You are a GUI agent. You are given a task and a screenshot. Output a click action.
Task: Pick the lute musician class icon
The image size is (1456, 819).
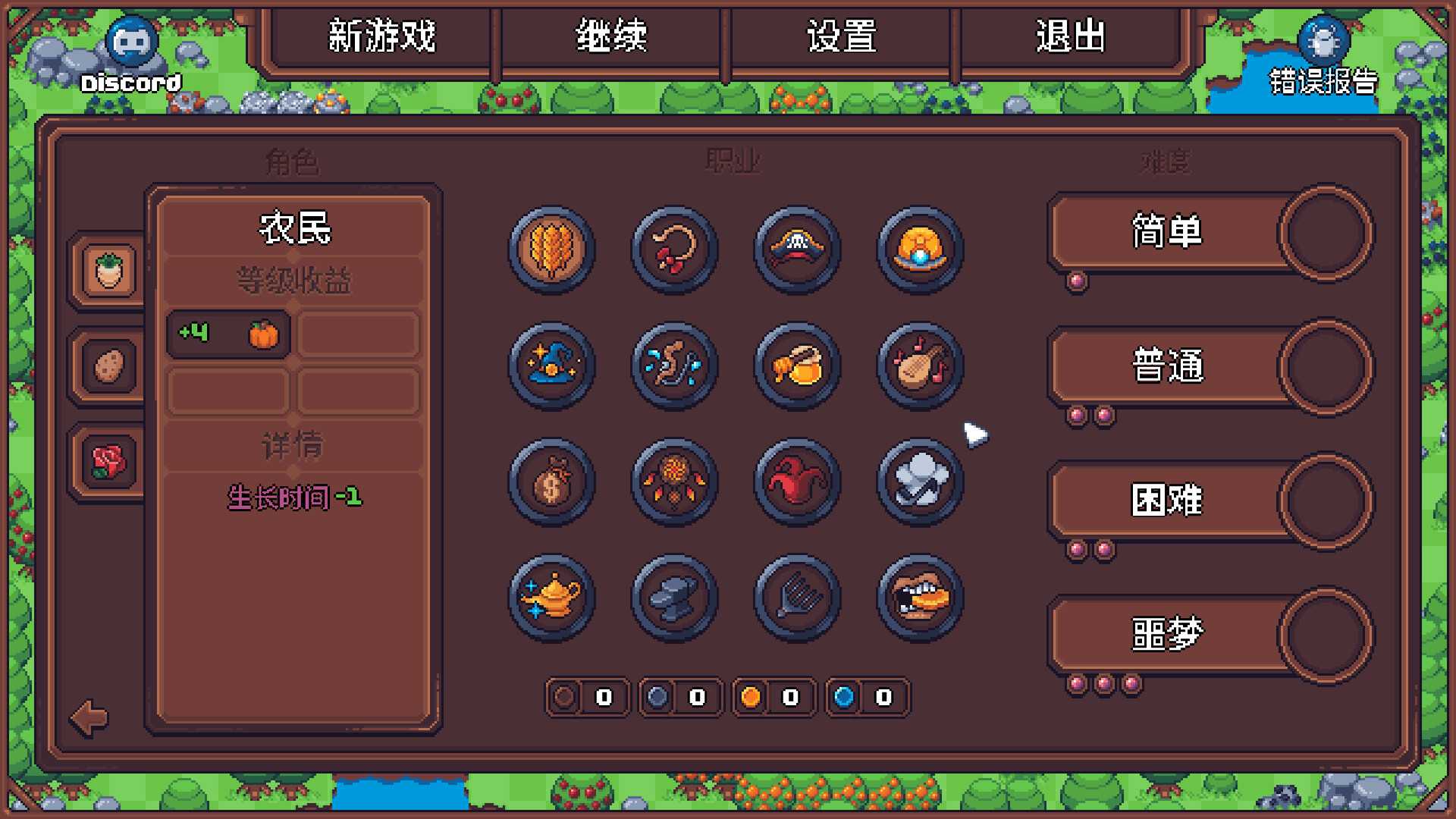pos(919,366)
